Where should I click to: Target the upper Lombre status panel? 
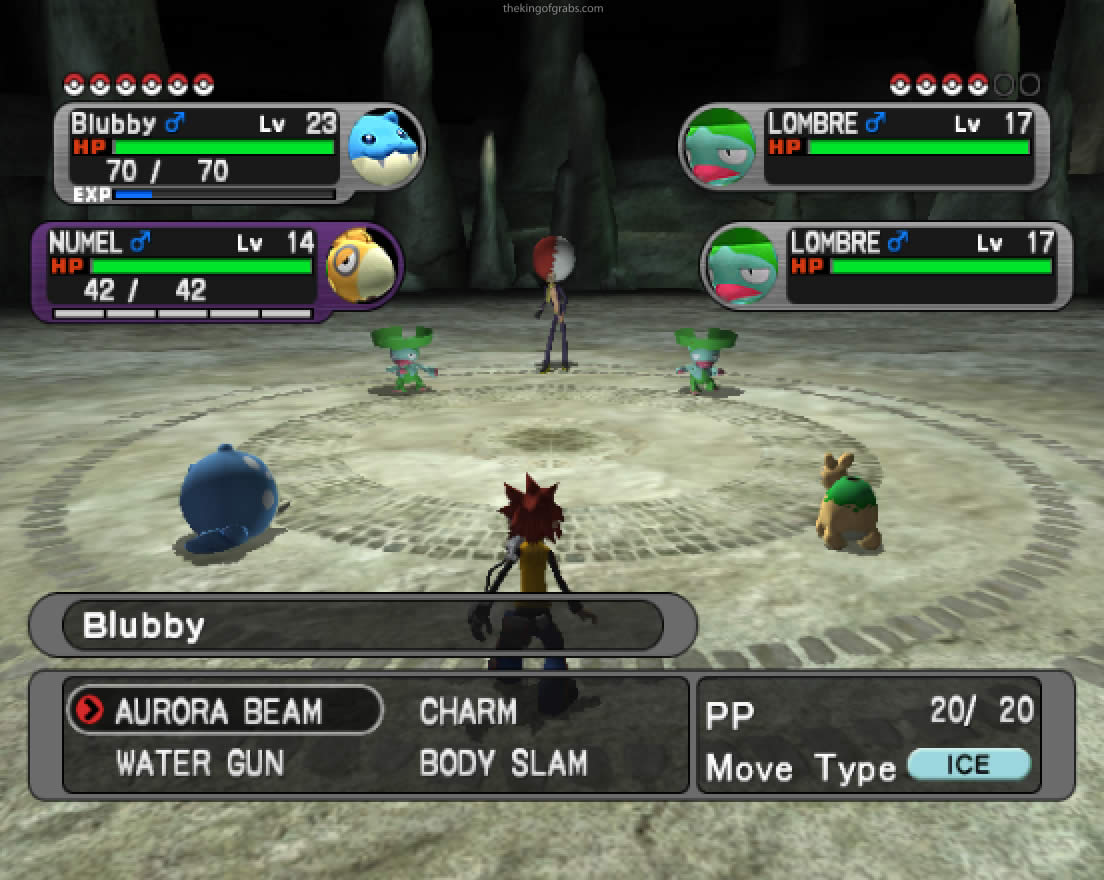pyautogui.click(x=864, y=147)
